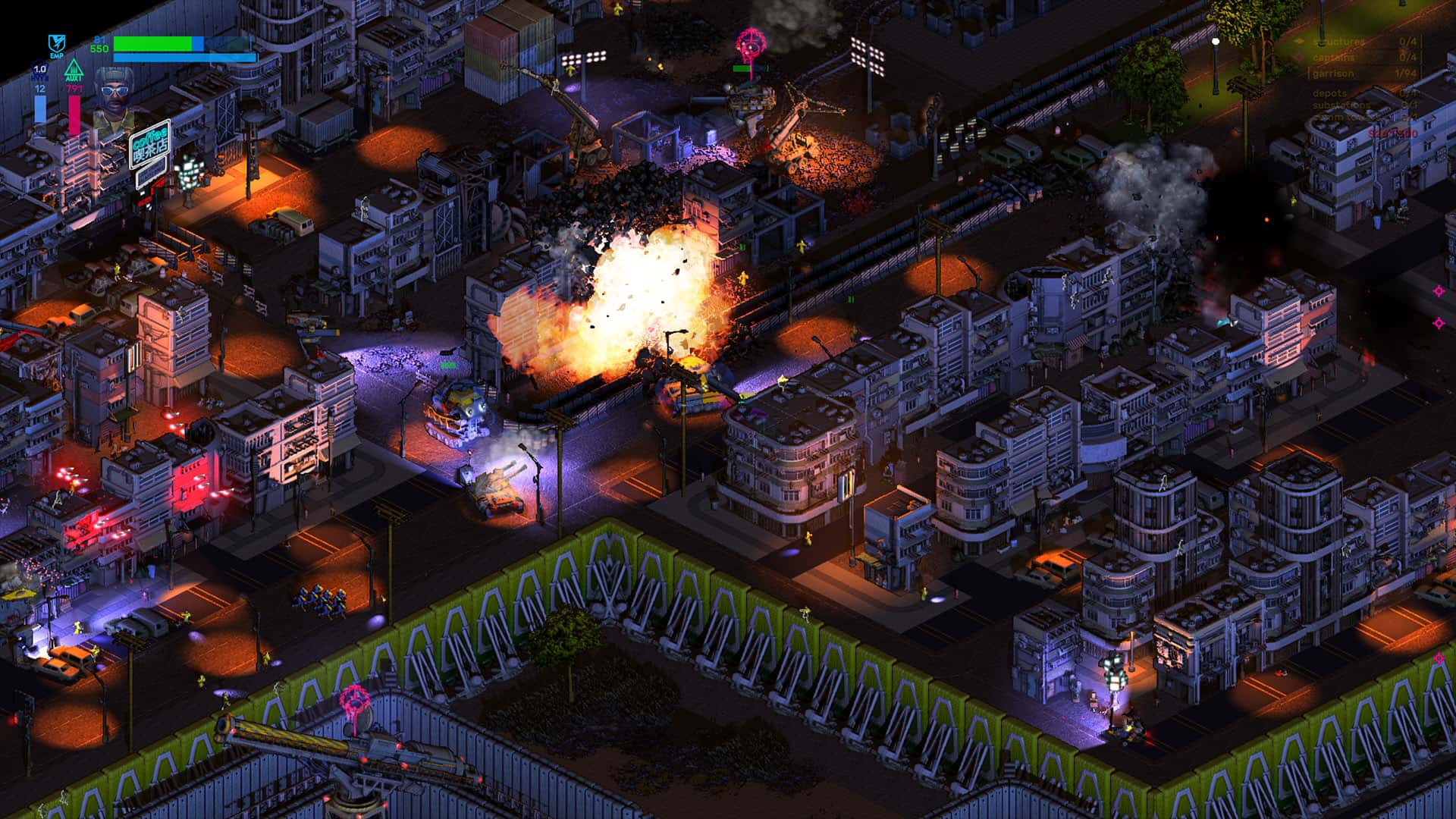Click the red AUX ammo bar showing 791
1456x819 pixels.
tap(74, 114)
